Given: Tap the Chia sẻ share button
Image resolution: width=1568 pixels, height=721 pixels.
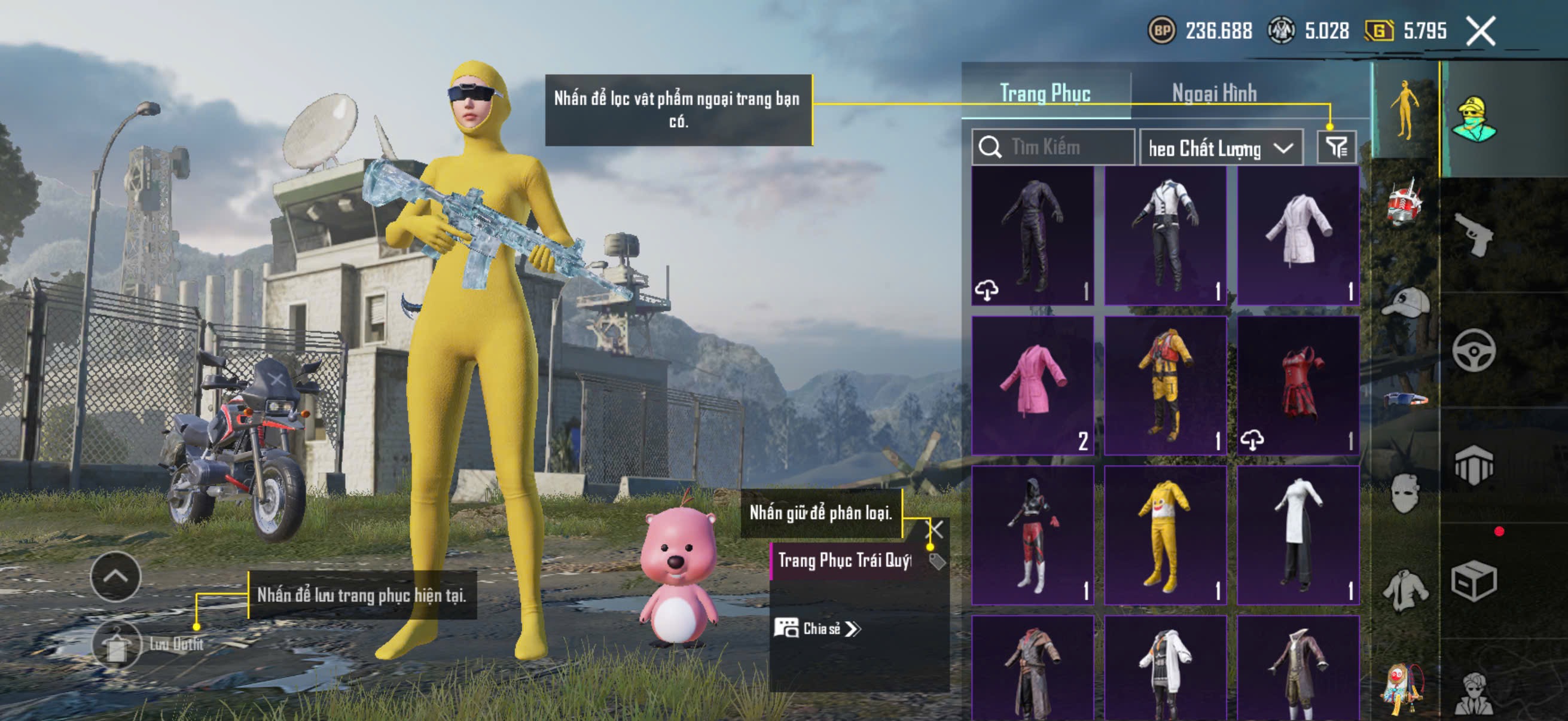Looking at the screenshot, I should point(817,628).
